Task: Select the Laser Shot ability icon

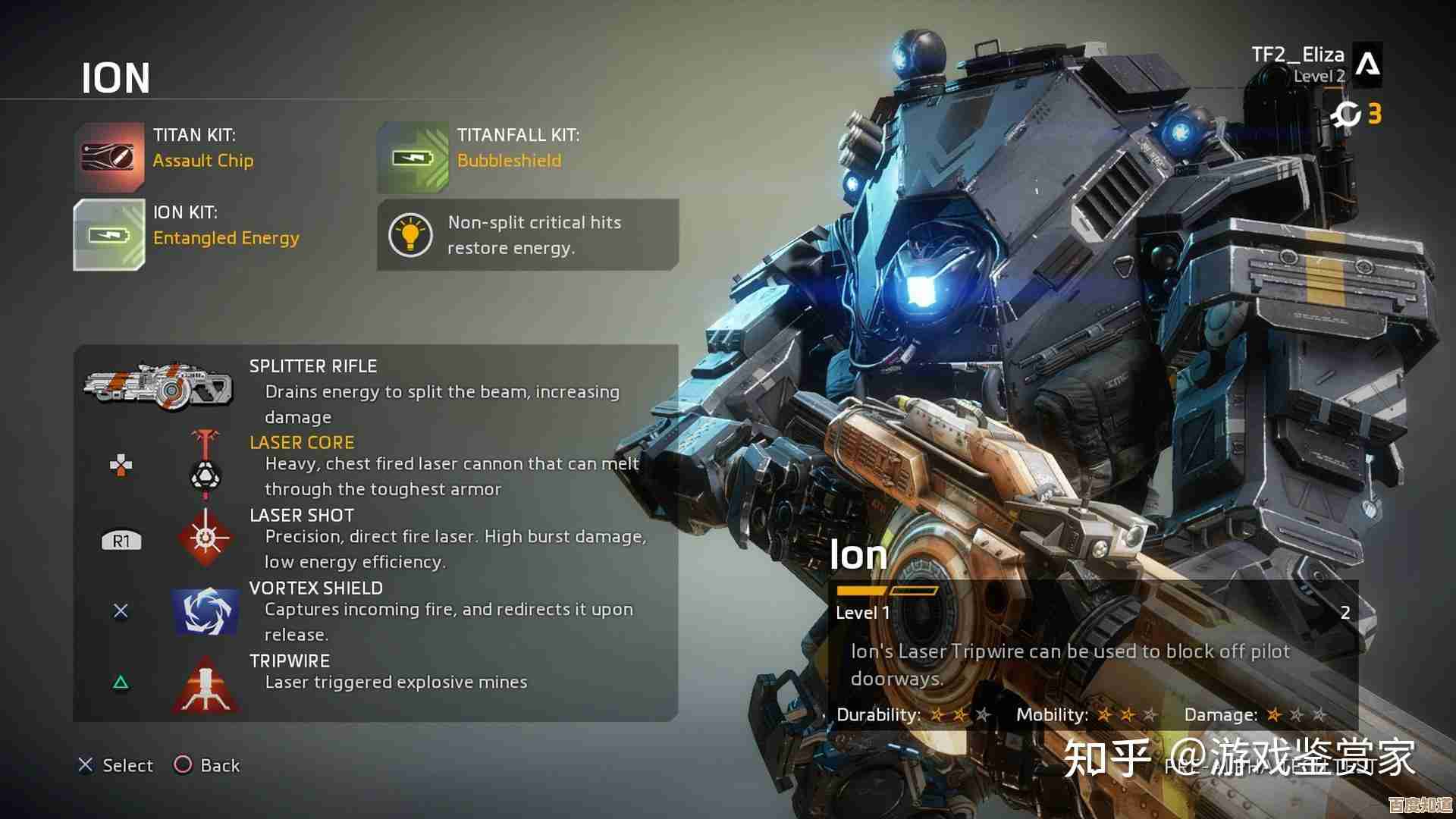Action: click(x=206, y=538)
